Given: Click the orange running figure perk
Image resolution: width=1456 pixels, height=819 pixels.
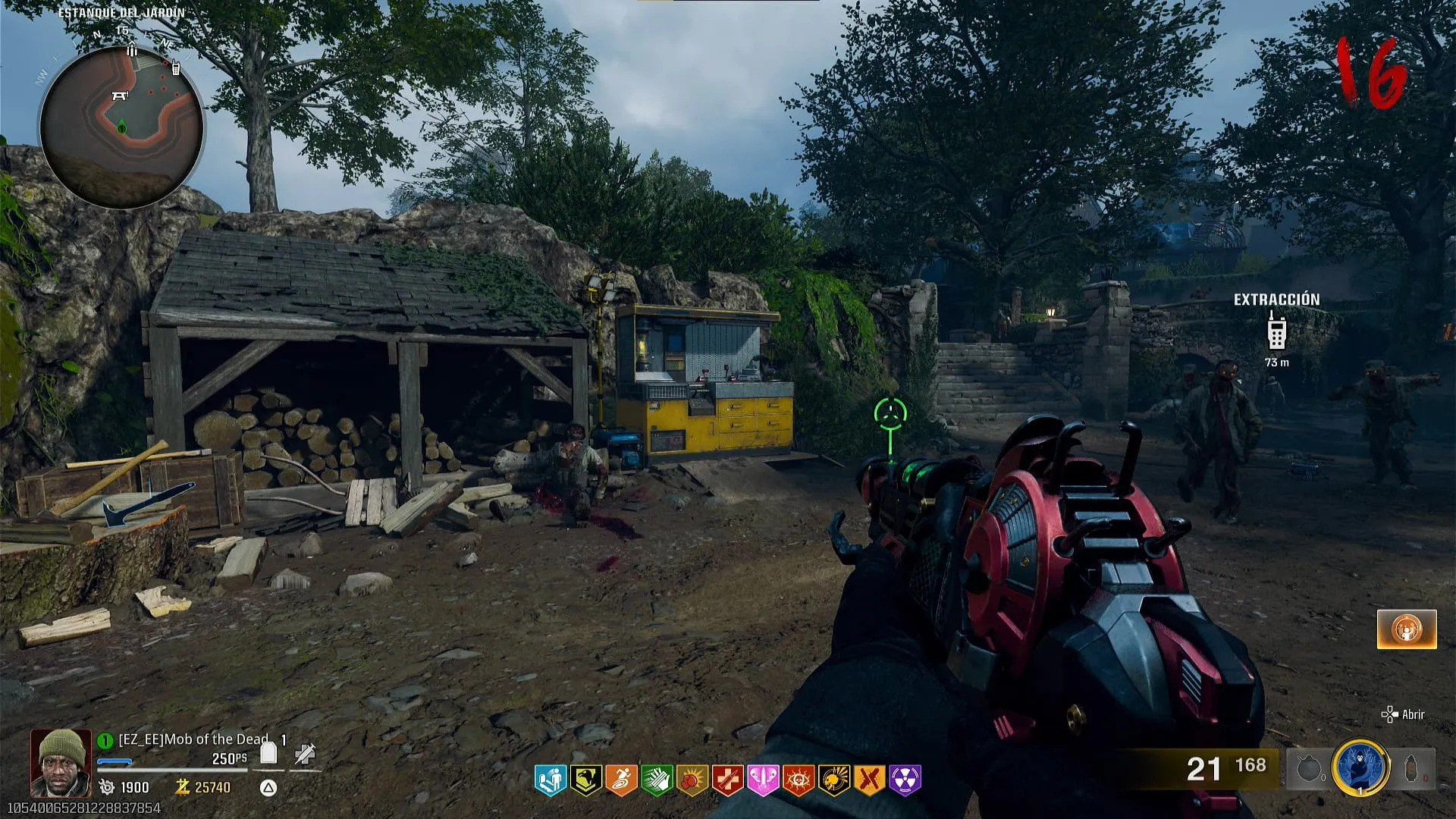Looking at the screenshot, I should click(621, 780).
